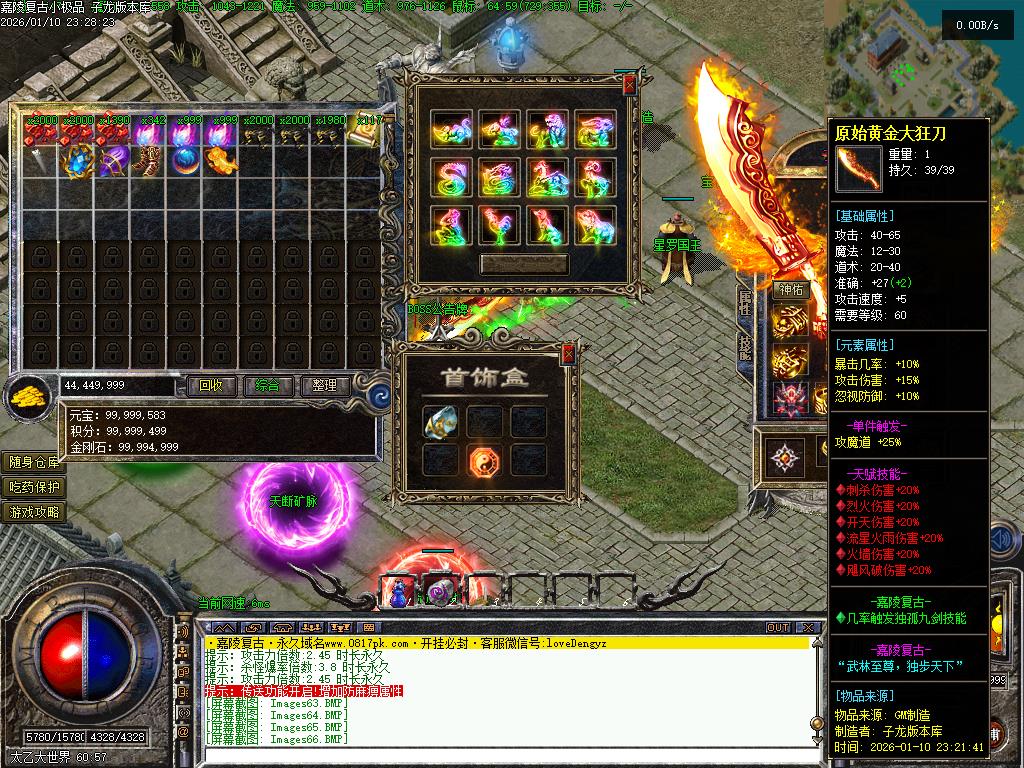Screen dimensions: 1024x768
Task: Sort the bag with 整理
Action: coord(324,385)
